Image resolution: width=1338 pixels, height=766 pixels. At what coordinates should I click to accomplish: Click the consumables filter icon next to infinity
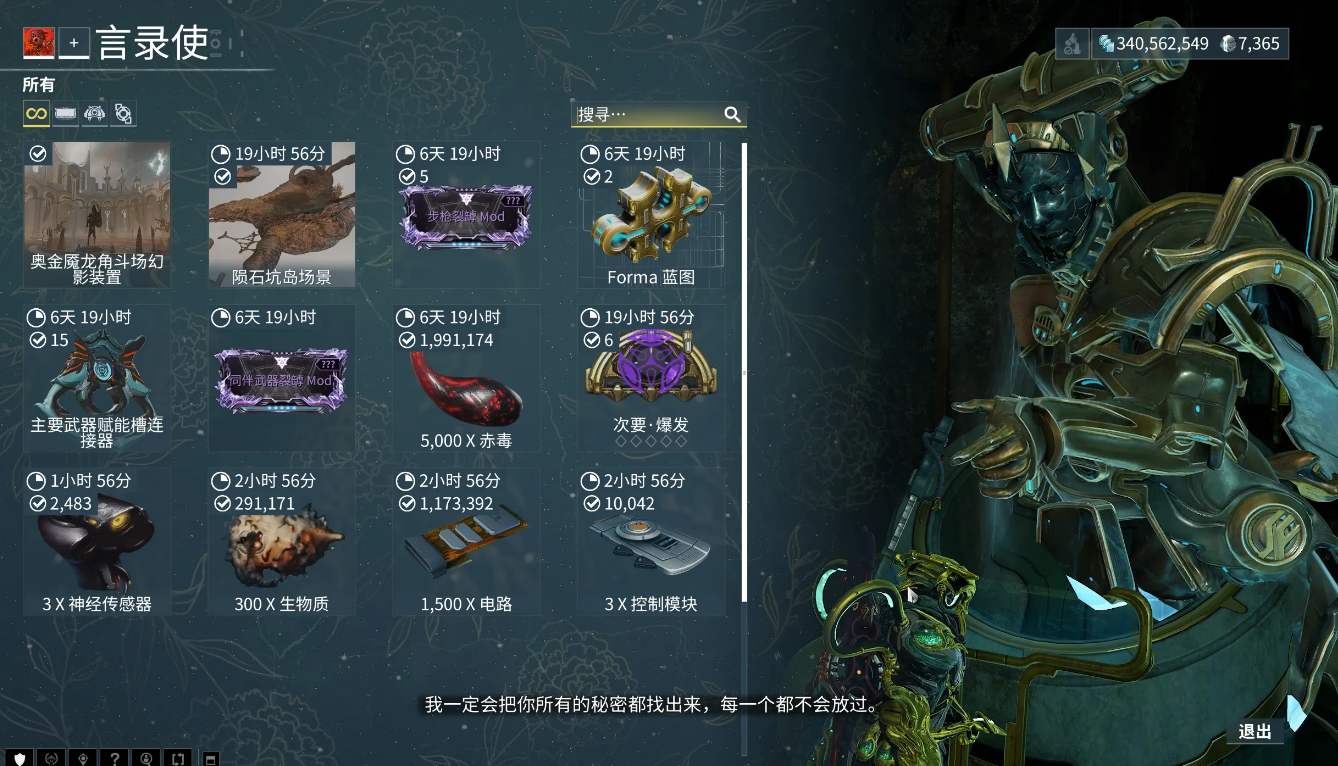pyautogui.click(x=64, y=113)
